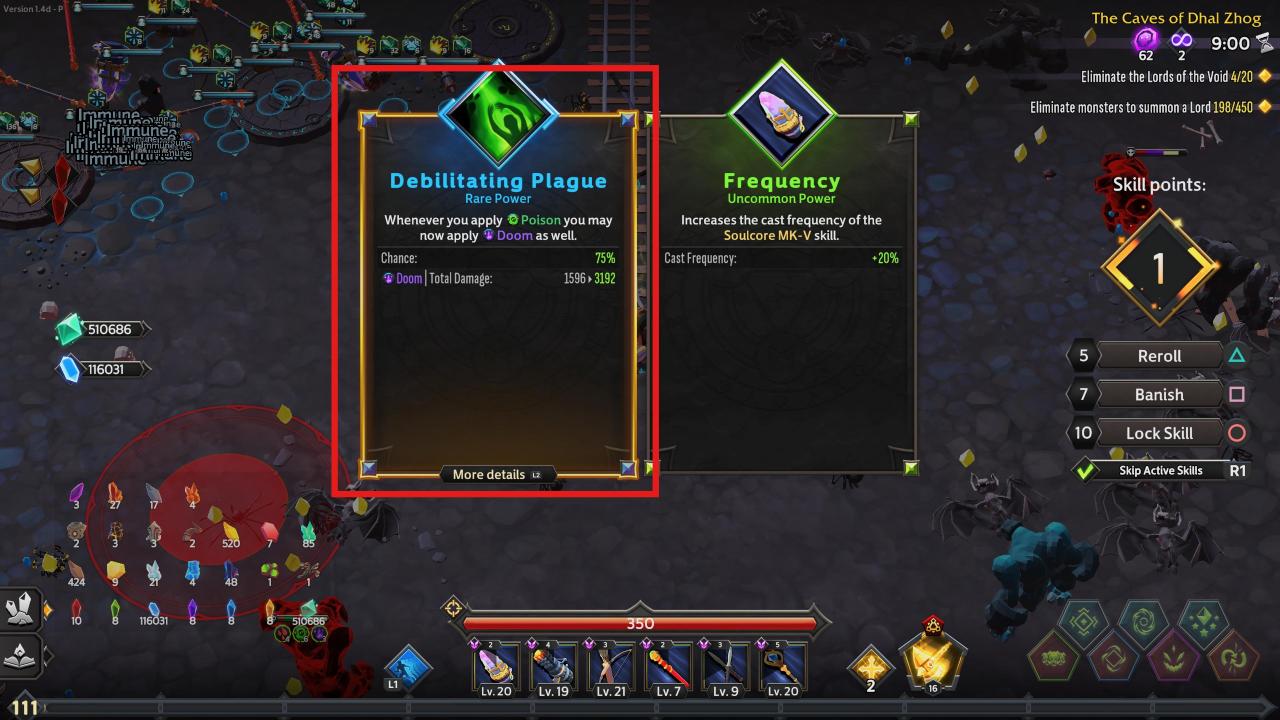Open the flame book panel tab
The width and height of the screenshot is (1280, 720).
(x=22, y=656)
